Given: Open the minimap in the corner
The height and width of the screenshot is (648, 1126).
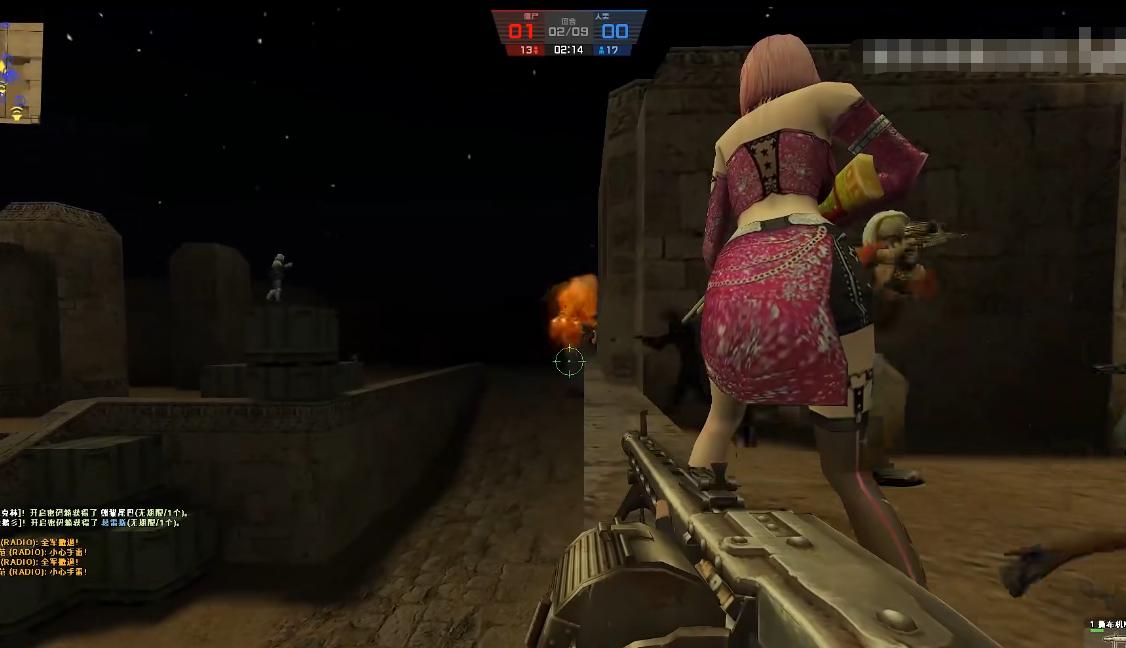Looking at the screenshot, I should [20, 73].
